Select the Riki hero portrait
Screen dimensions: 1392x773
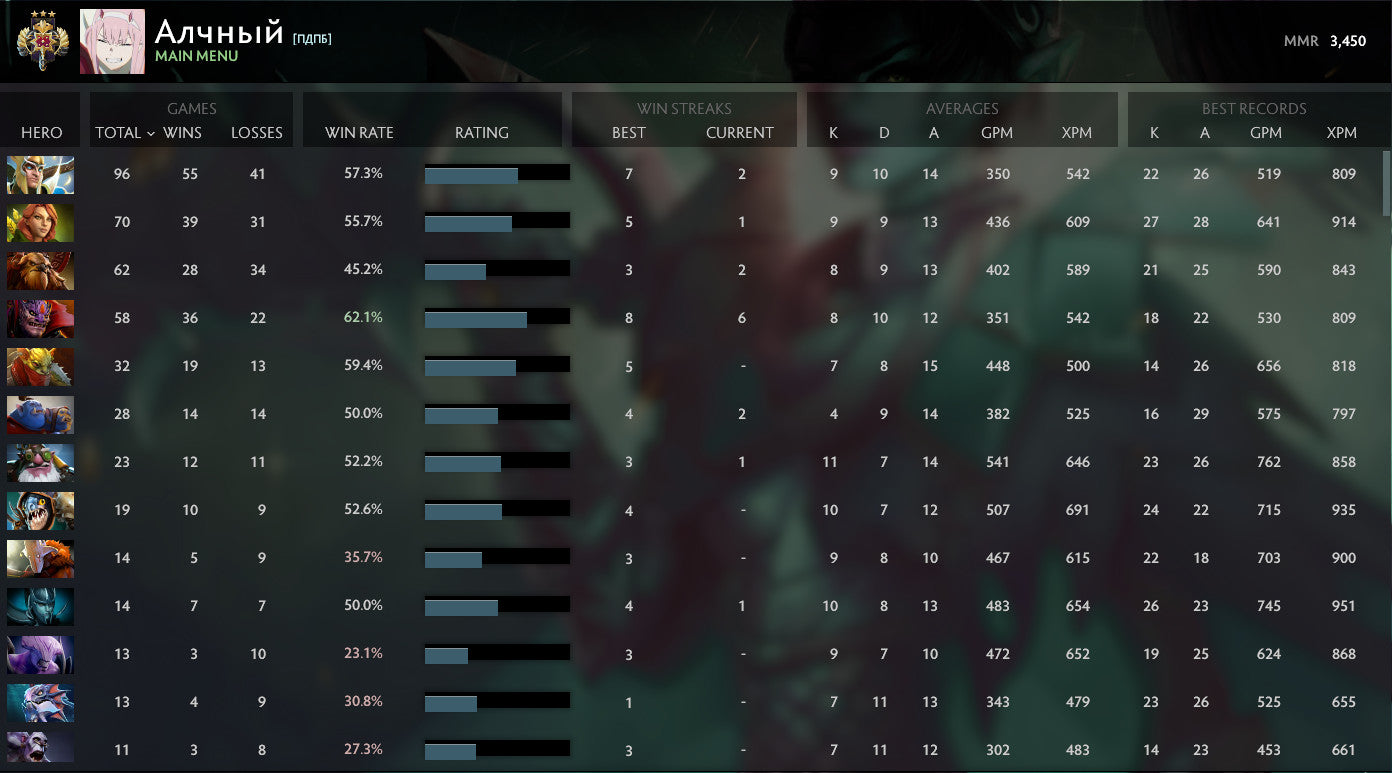[40, 655]
